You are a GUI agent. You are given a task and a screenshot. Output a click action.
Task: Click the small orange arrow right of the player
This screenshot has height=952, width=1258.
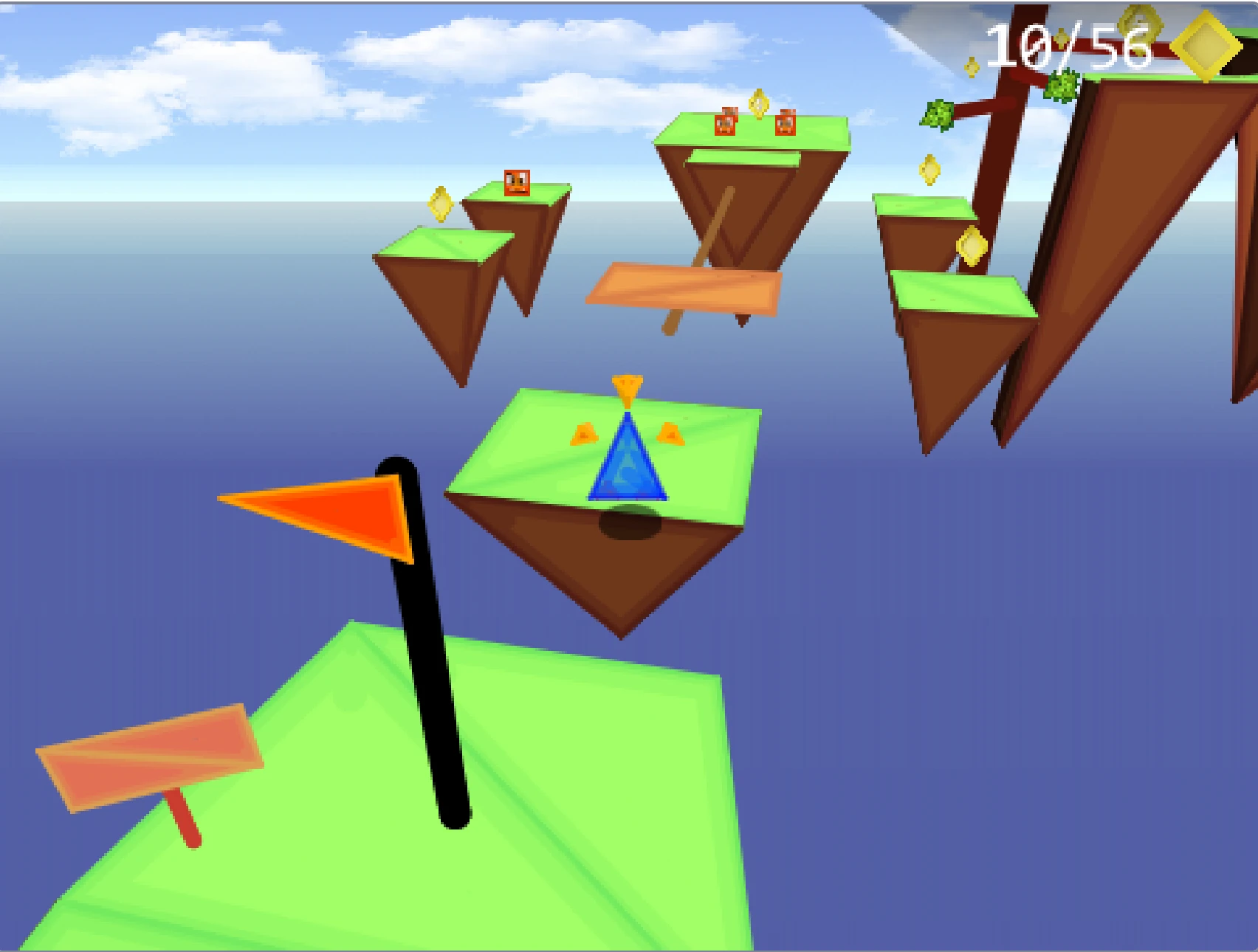point(672,433)
